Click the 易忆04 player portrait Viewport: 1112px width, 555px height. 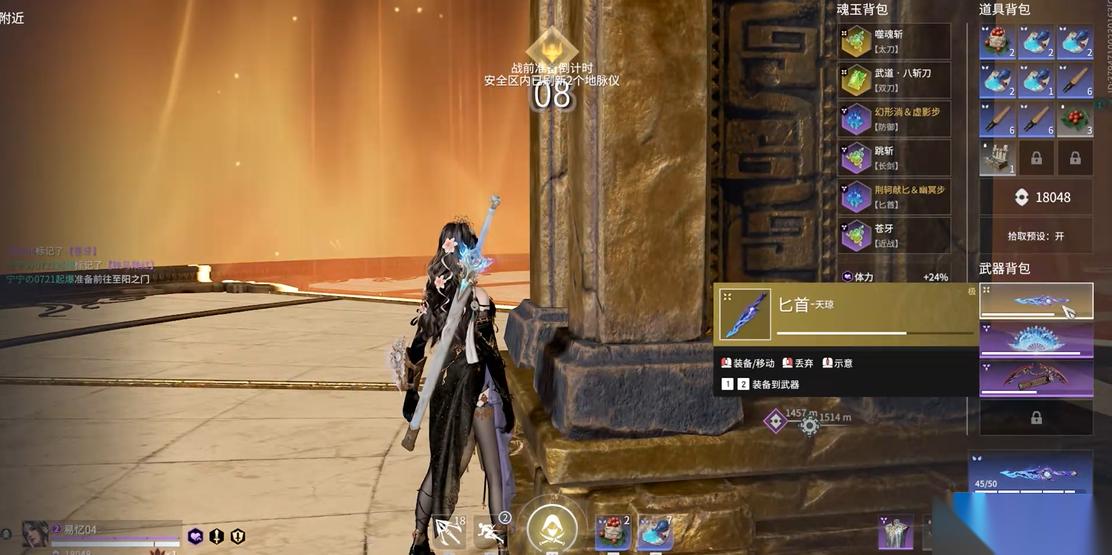[35, 533]
